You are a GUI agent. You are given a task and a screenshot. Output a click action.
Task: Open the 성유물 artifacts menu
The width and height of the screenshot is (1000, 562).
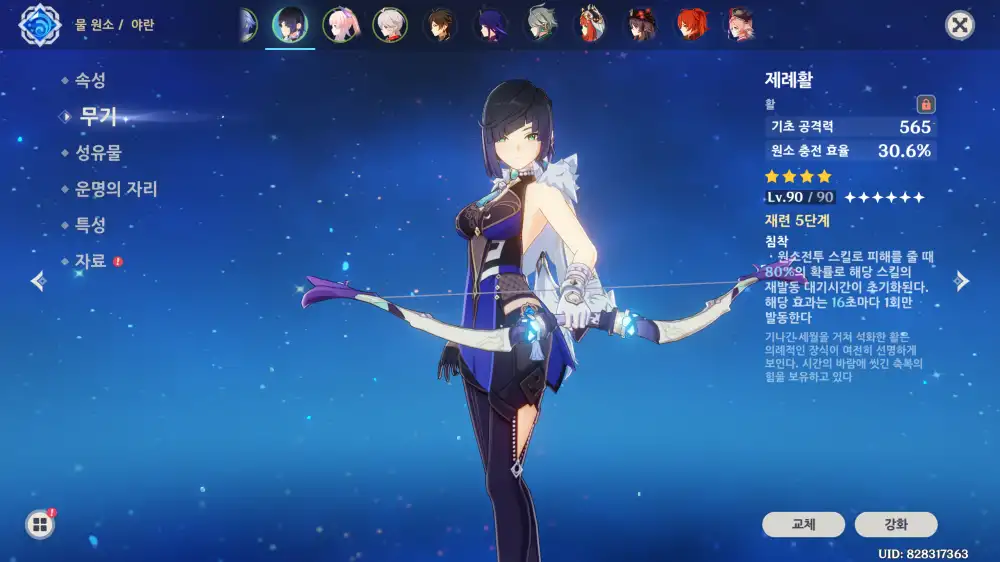click(97, 153)
